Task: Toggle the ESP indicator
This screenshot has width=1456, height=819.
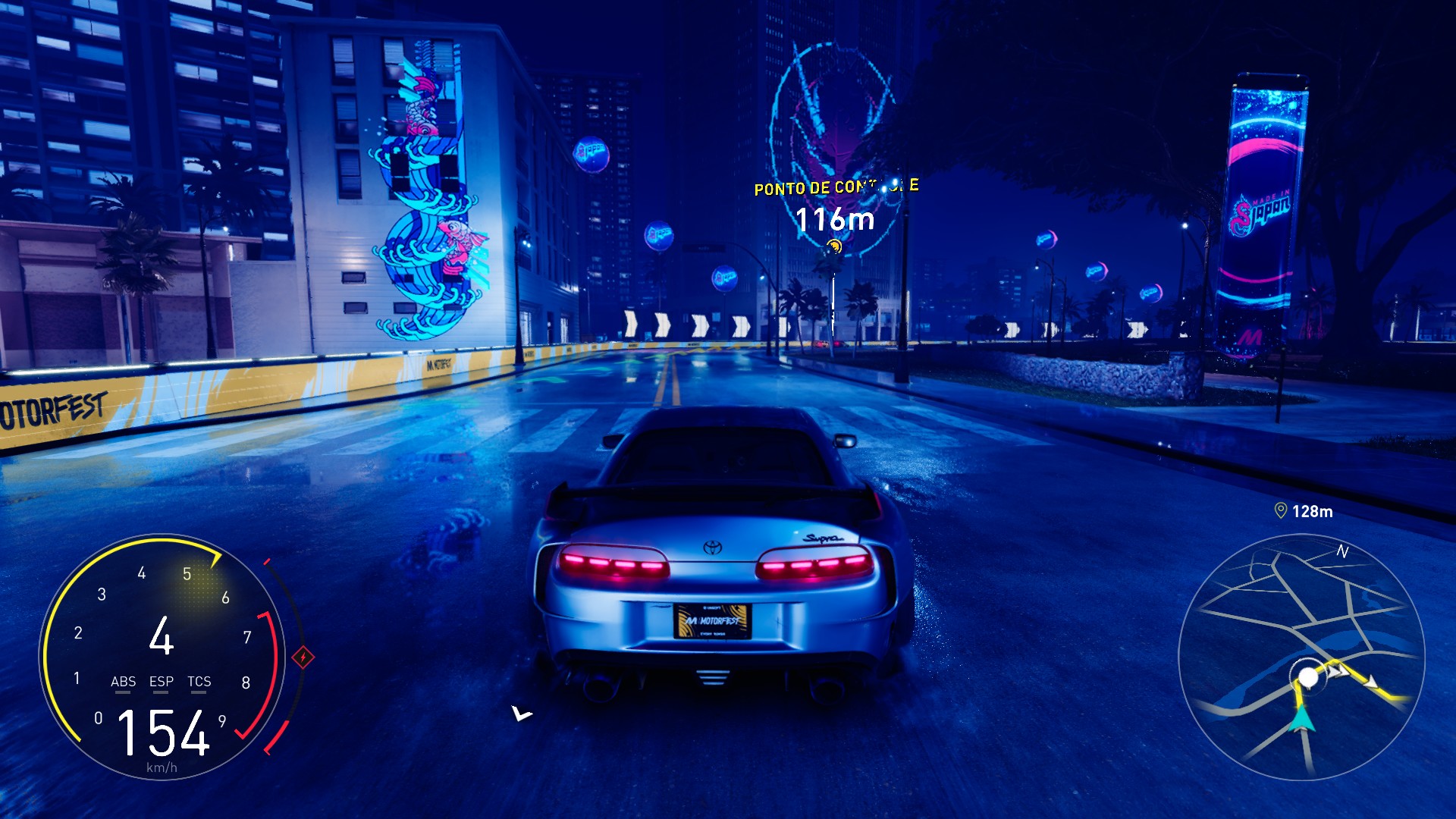Action: click(162, 682)
